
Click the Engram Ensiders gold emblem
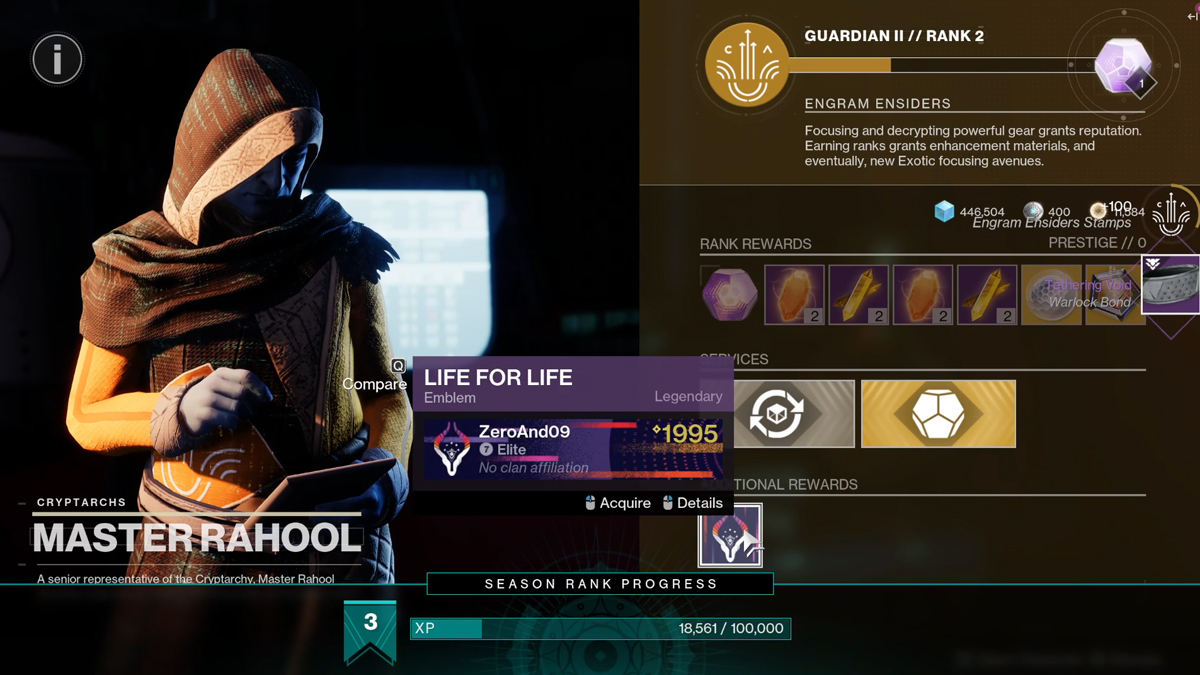[747, 66]
